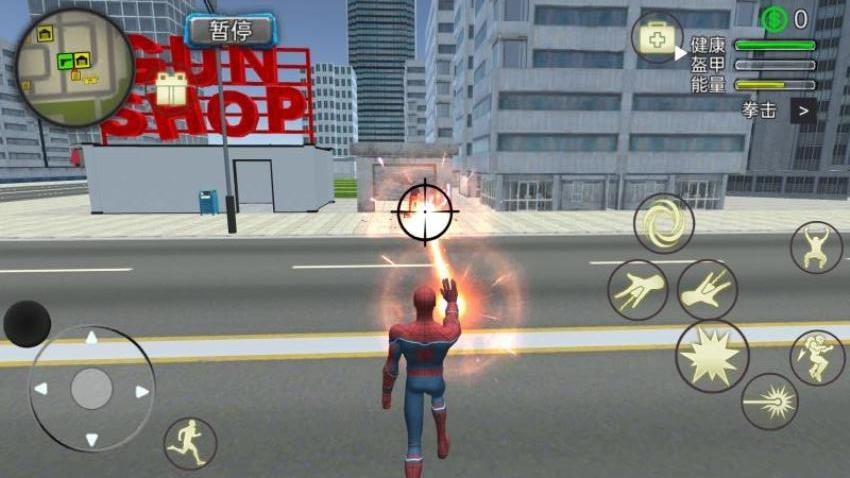Activate the swirl vortex ability
Screen dimensions: 850x478
click(x=663, y=223)
